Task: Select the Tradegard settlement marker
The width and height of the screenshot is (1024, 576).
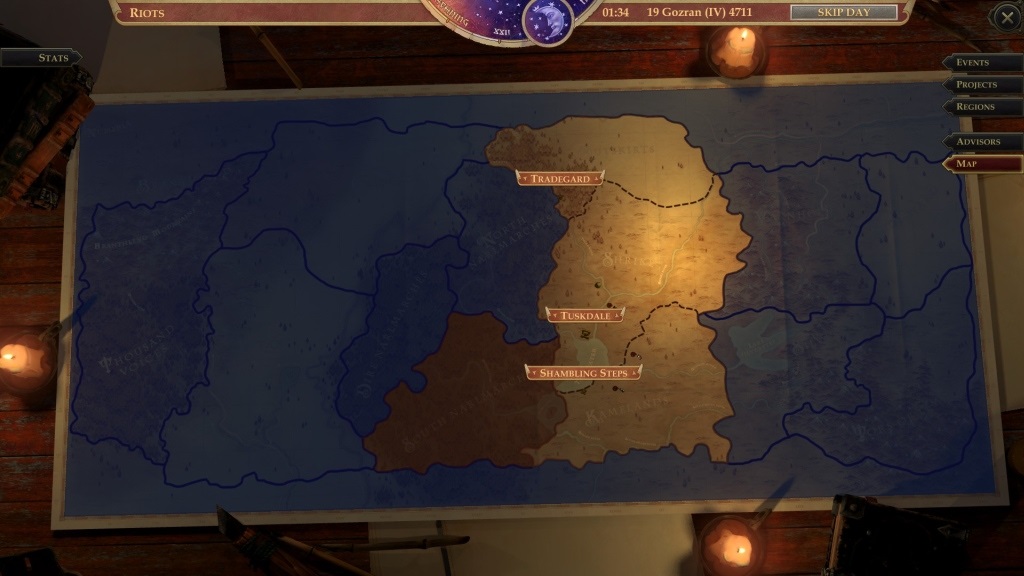Action: point(560,179)
